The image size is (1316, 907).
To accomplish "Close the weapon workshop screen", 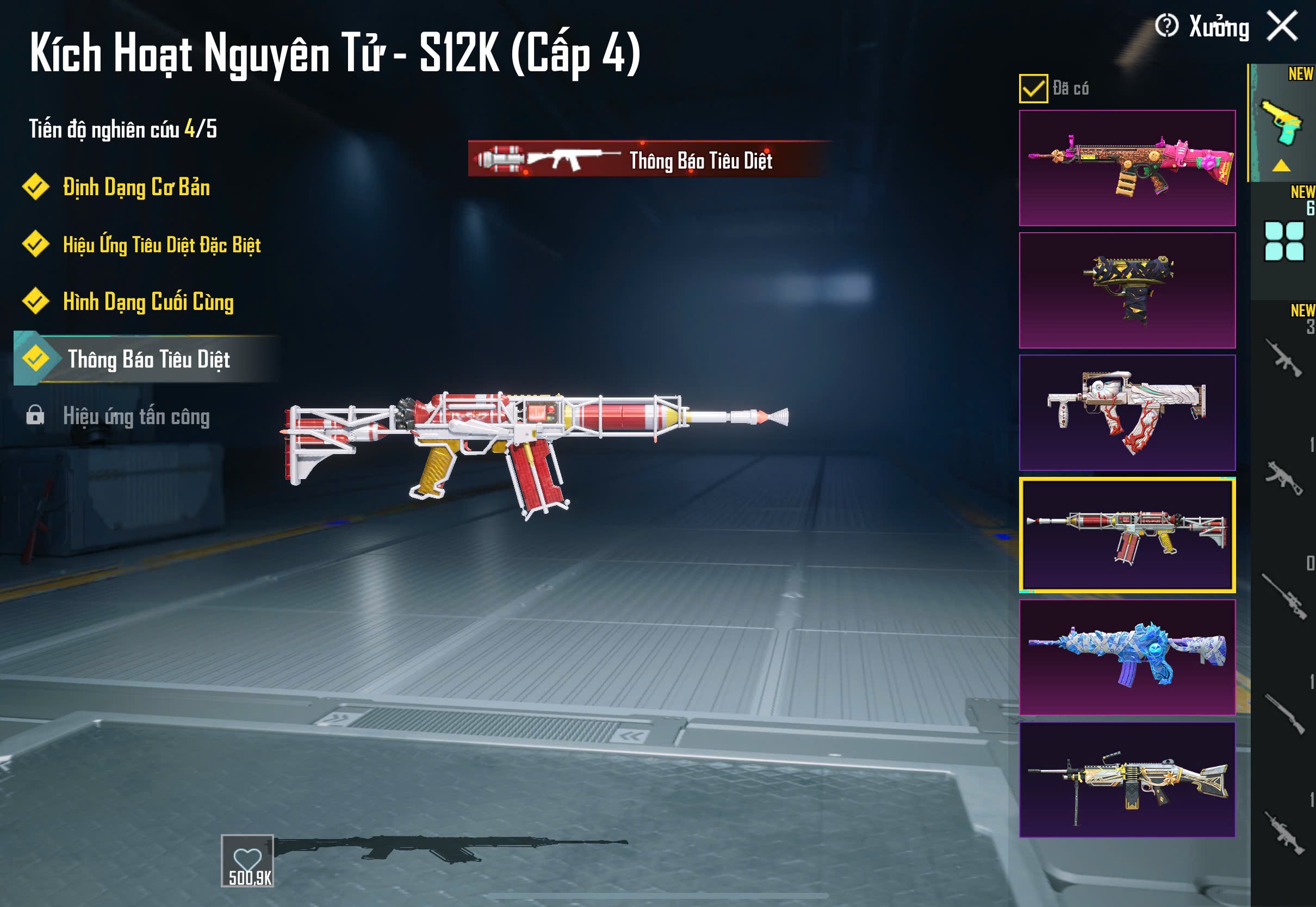I will [1282, 26].
